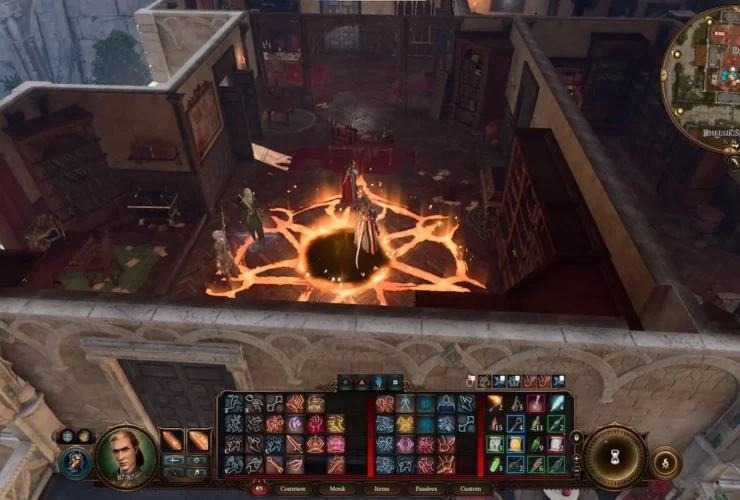Click the round blue icon beside the portrait
Viewport: 740px width, 500px height.
[75, 461]
